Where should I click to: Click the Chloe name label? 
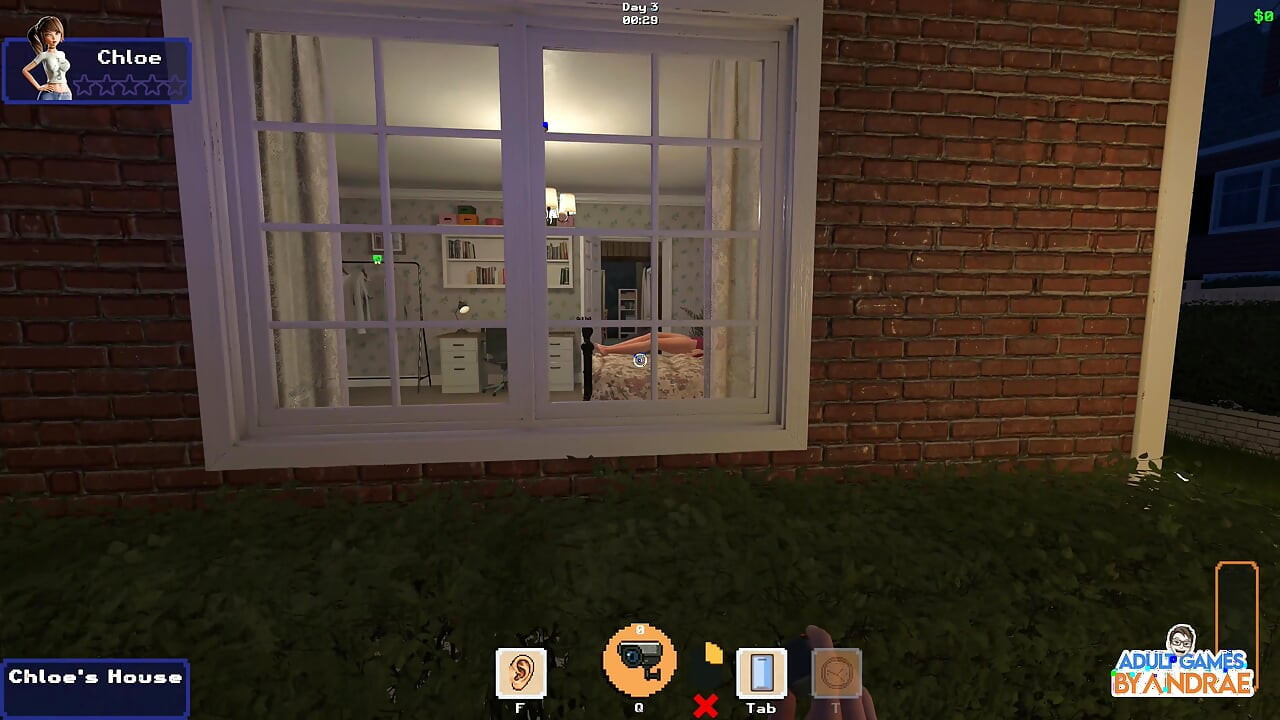tap(130, 57)
